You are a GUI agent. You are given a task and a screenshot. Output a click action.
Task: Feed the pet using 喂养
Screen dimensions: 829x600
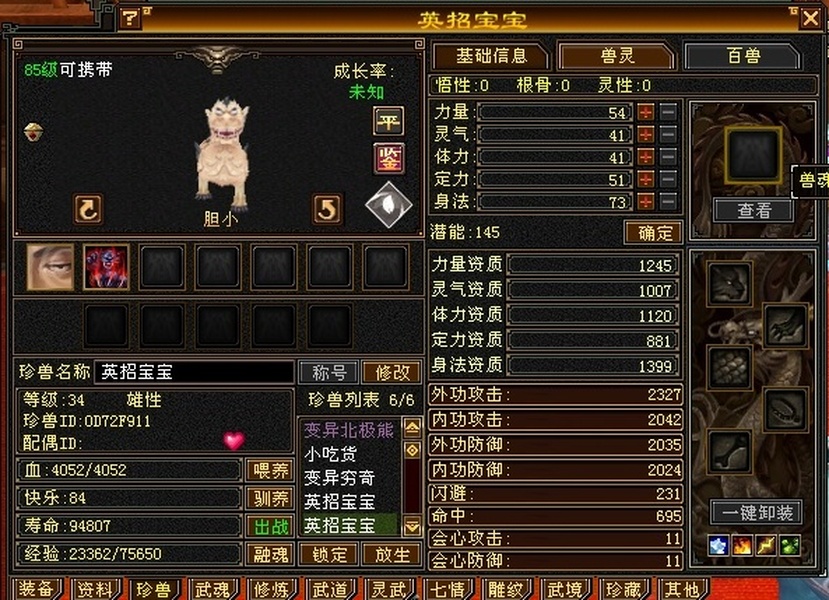[268, 470]
